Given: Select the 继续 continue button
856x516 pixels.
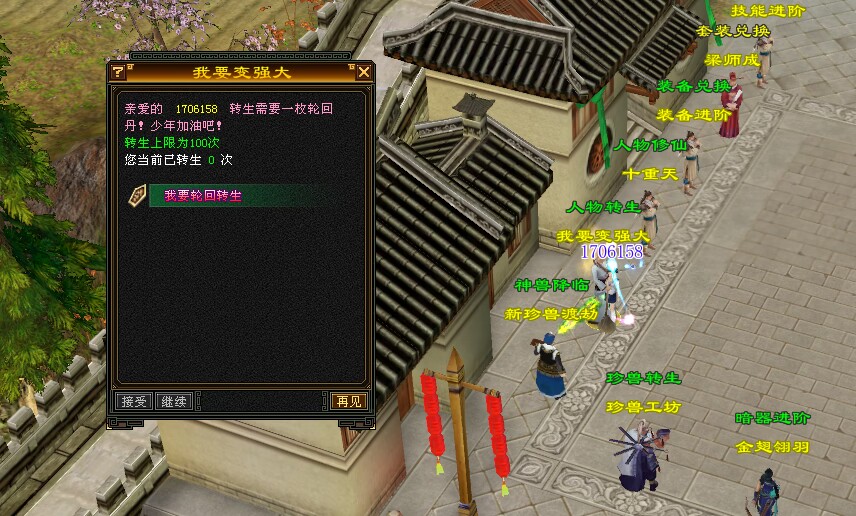Looking at the screenshot, I should [x=173, y=401].
